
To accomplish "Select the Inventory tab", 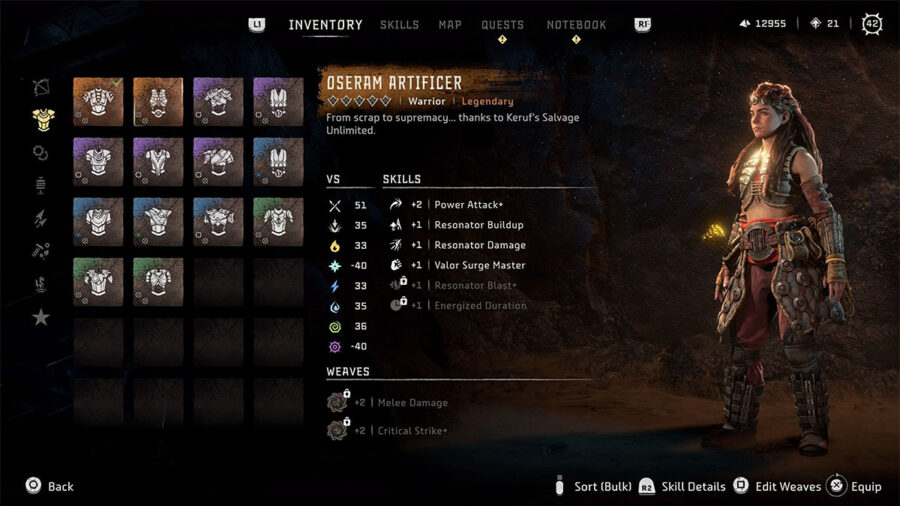I will pos(325,25).
